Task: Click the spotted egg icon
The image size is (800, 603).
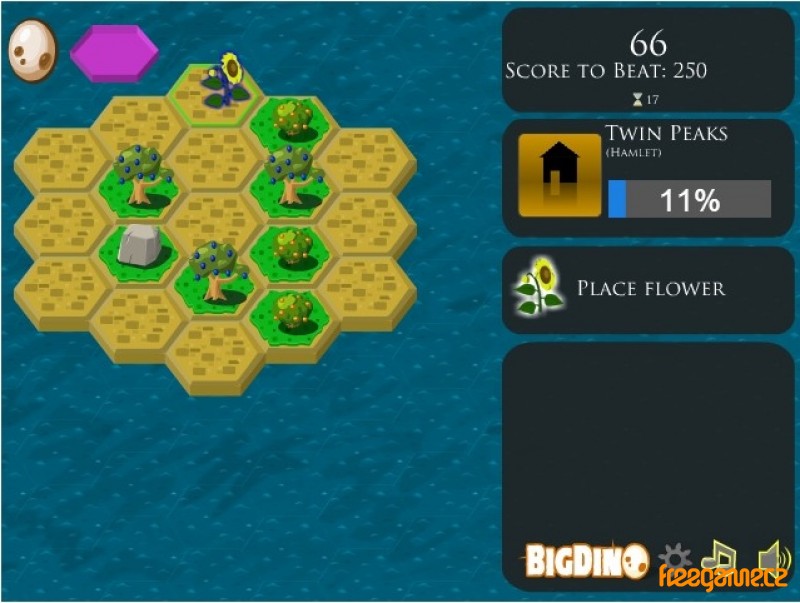Action: pyautogui.click(x=31, y=49)
